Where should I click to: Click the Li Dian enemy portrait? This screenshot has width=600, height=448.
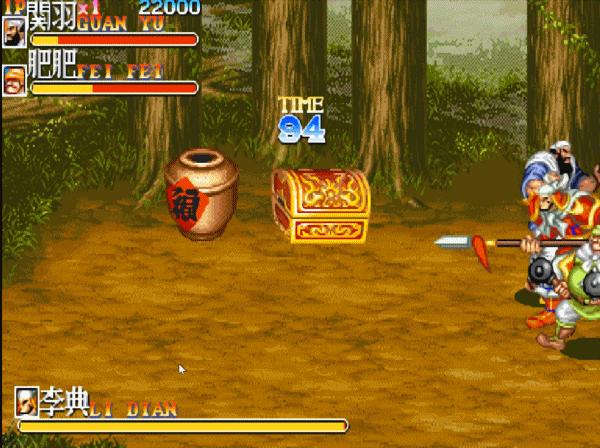[x=27, y=403]
